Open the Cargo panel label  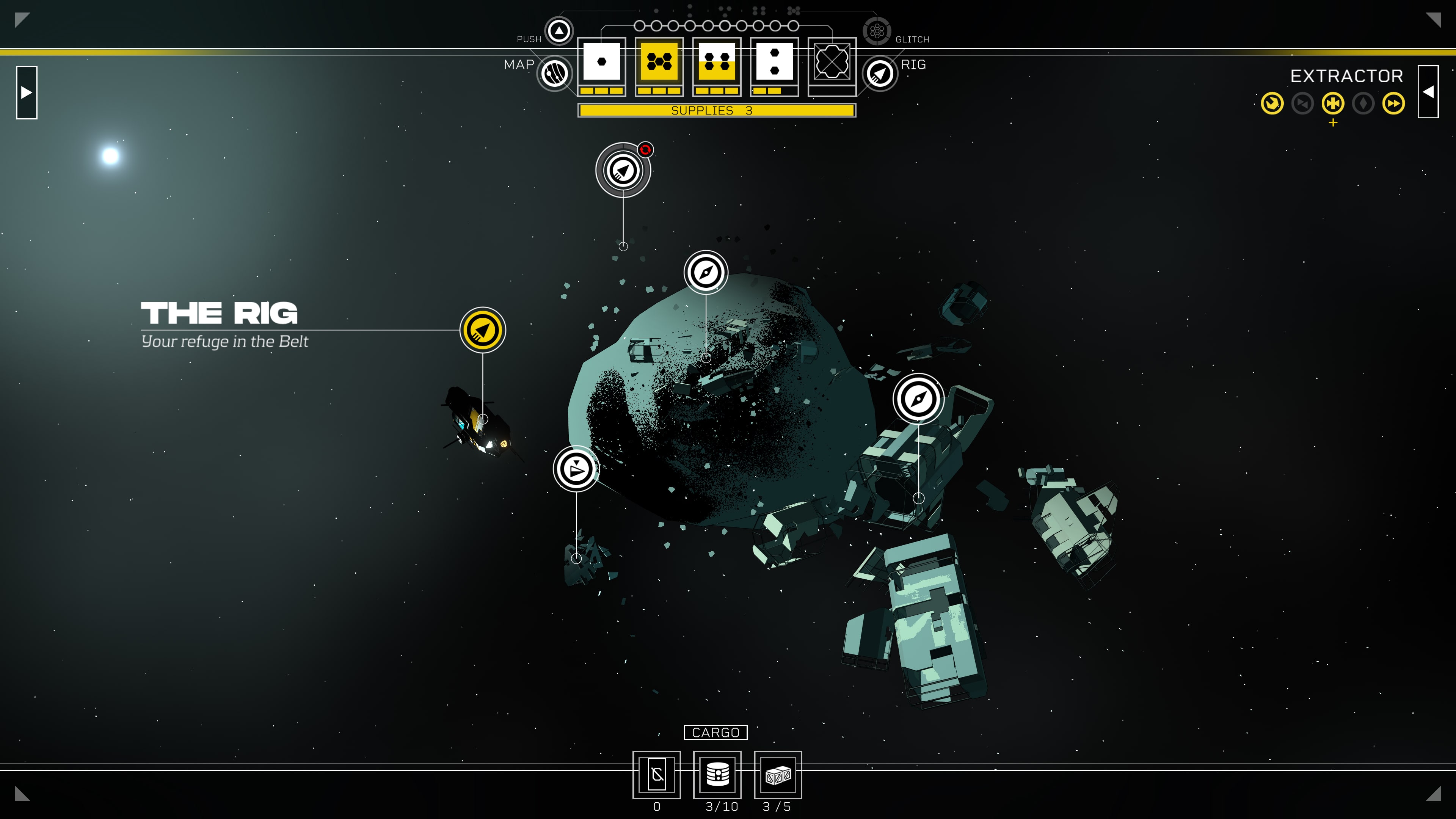click(715, 733)
